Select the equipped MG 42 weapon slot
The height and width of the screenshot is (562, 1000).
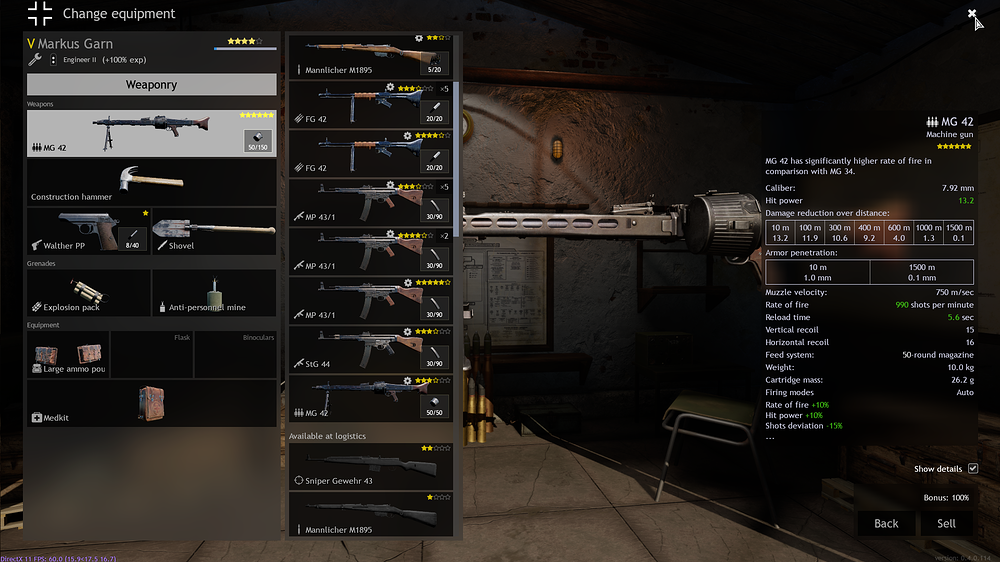point(151,133)
